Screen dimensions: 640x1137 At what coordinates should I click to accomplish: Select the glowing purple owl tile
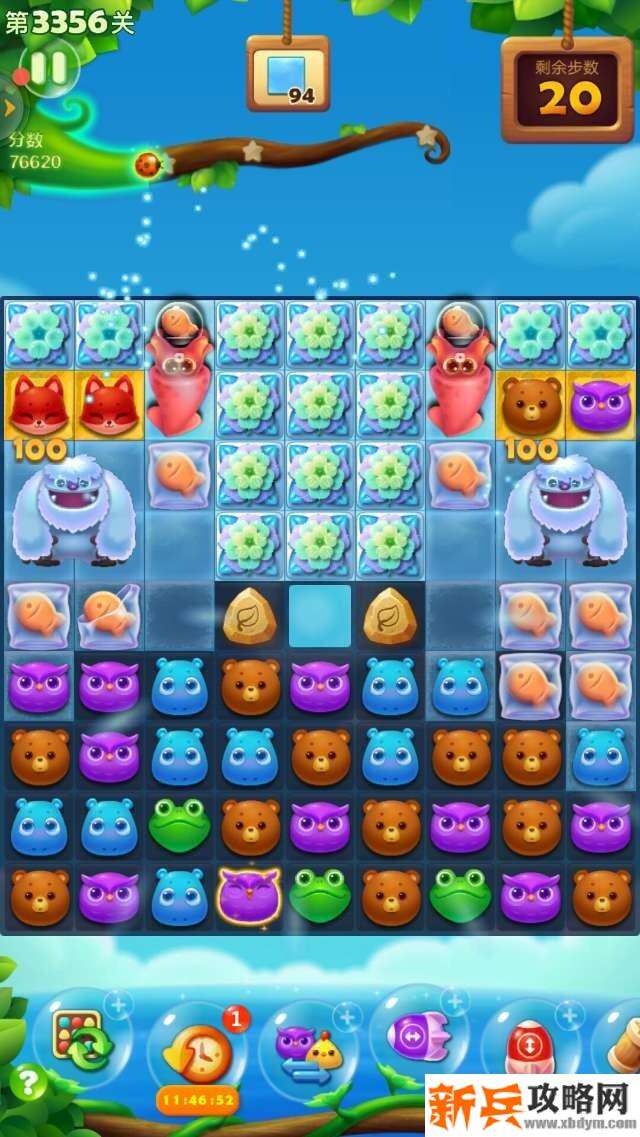click(249, 893)
